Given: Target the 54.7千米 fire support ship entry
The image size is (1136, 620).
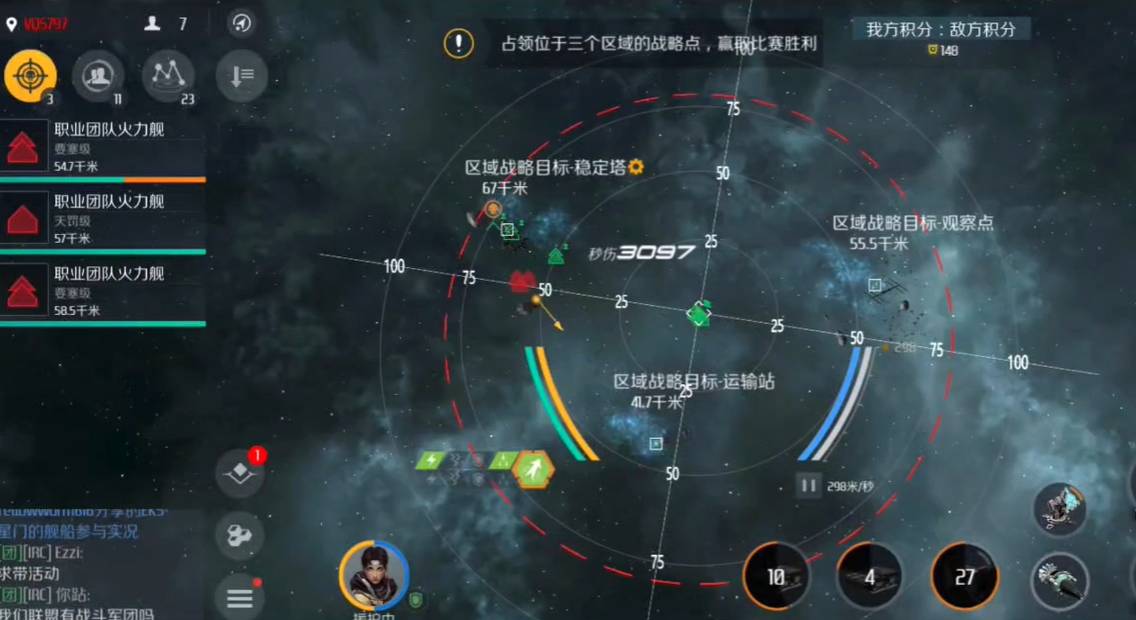Looking at the screenshot, I should tap(102, 147).
